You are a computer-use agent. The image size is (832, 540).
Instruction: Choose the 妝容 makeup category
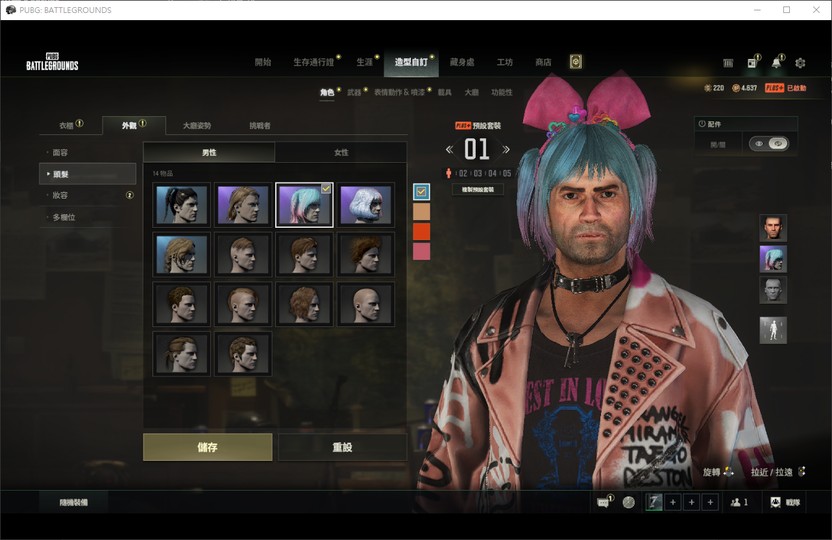pos(61,195)
